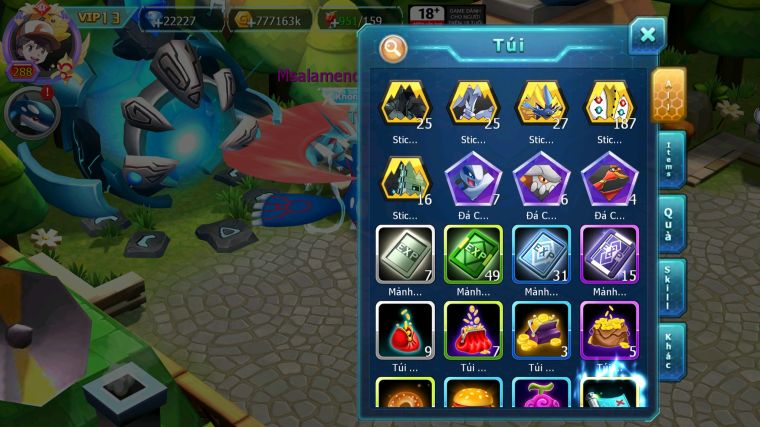Choose the small red coin pouch
Viewport: 760px width, 427px height.
coord(405,329)
